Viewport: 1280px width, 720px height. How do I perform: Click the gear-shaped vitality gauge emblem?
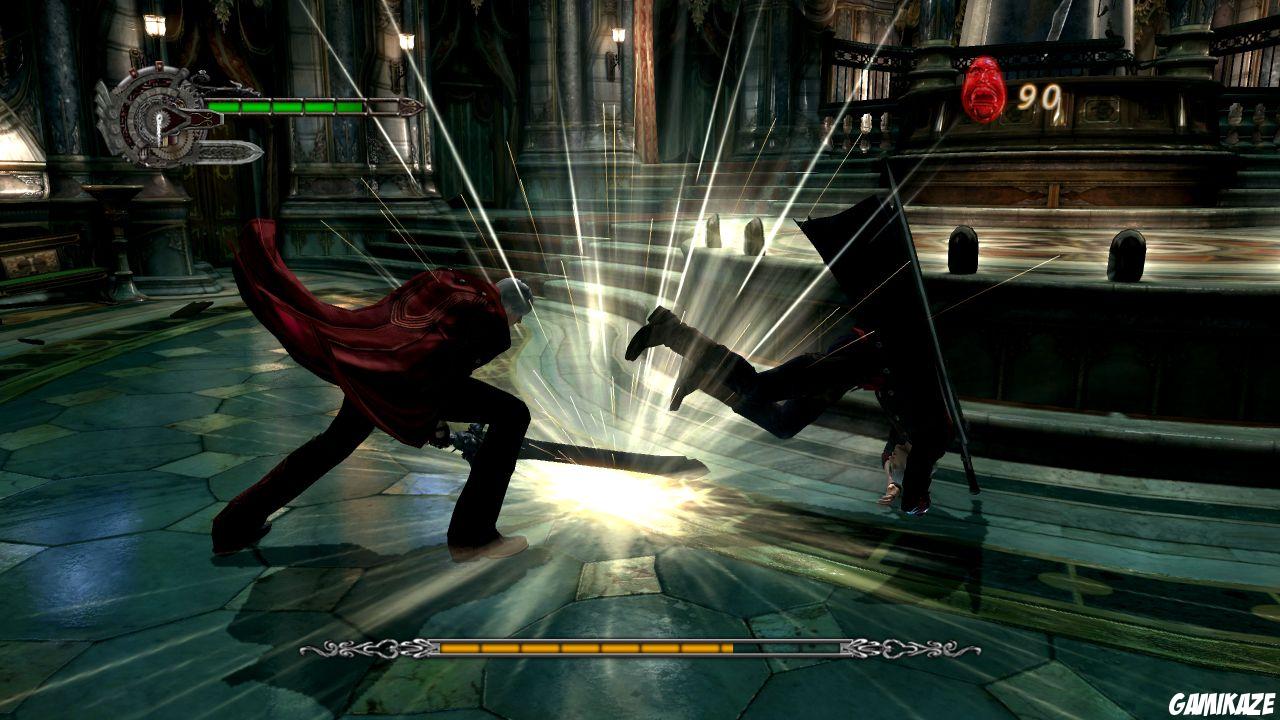tap(158, 118)
